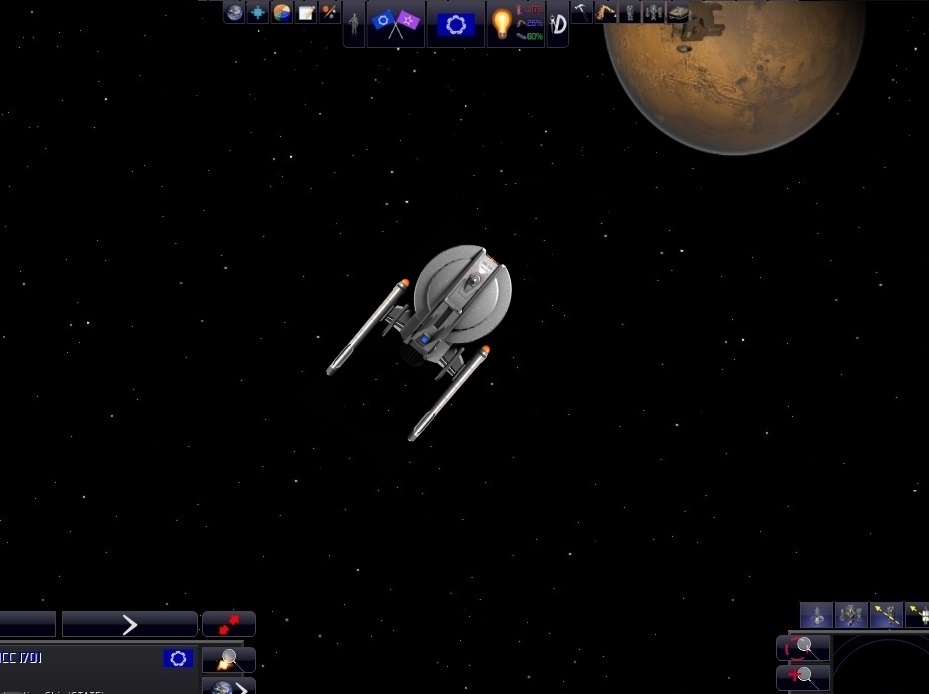Click the percent symbol toolbar button
Image resolution: width=929 pixels, height=694 pixels.
[x=330, y=12]
